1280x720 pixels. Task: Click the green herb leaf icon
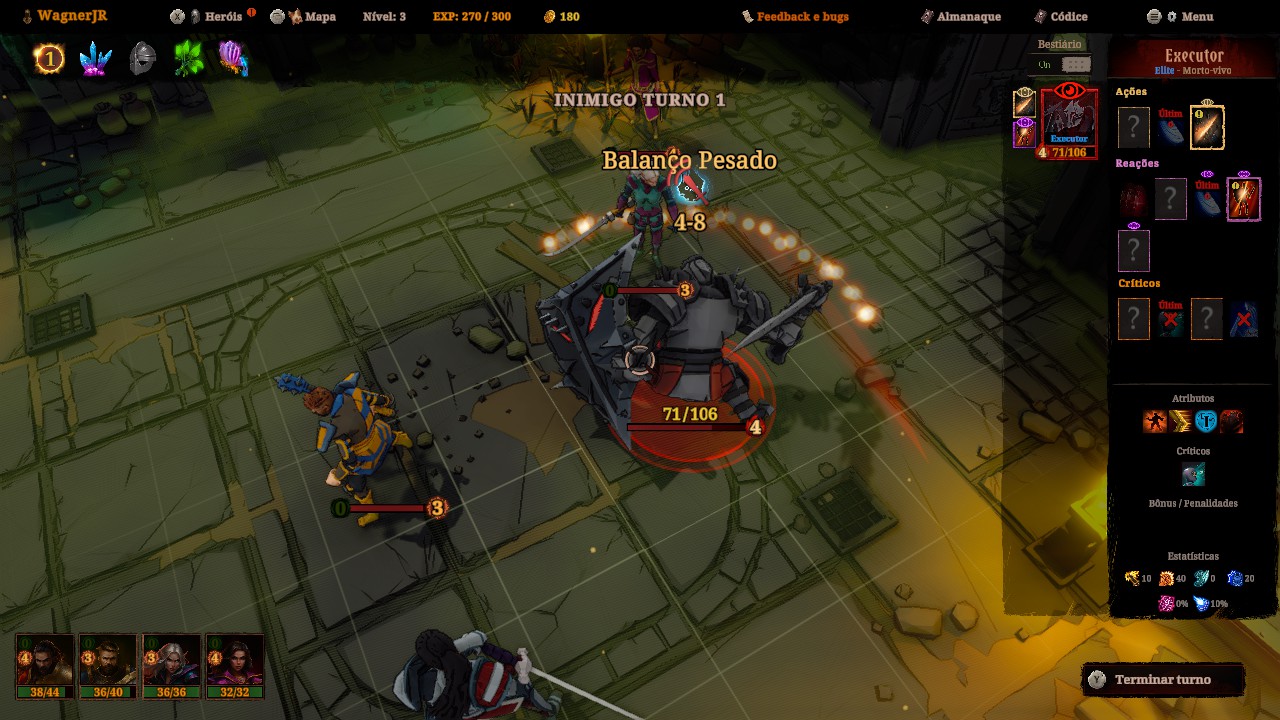click(188, 59)
